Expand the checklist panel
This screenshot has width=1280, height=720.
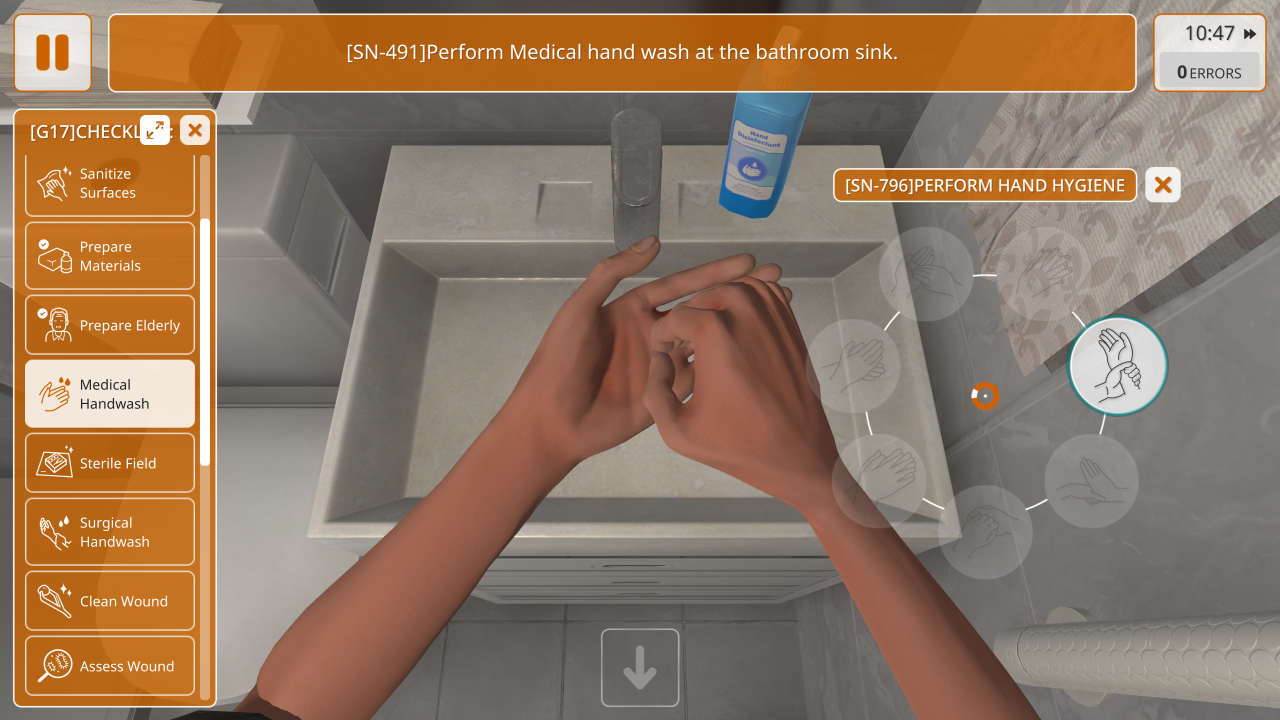(155, 130)
